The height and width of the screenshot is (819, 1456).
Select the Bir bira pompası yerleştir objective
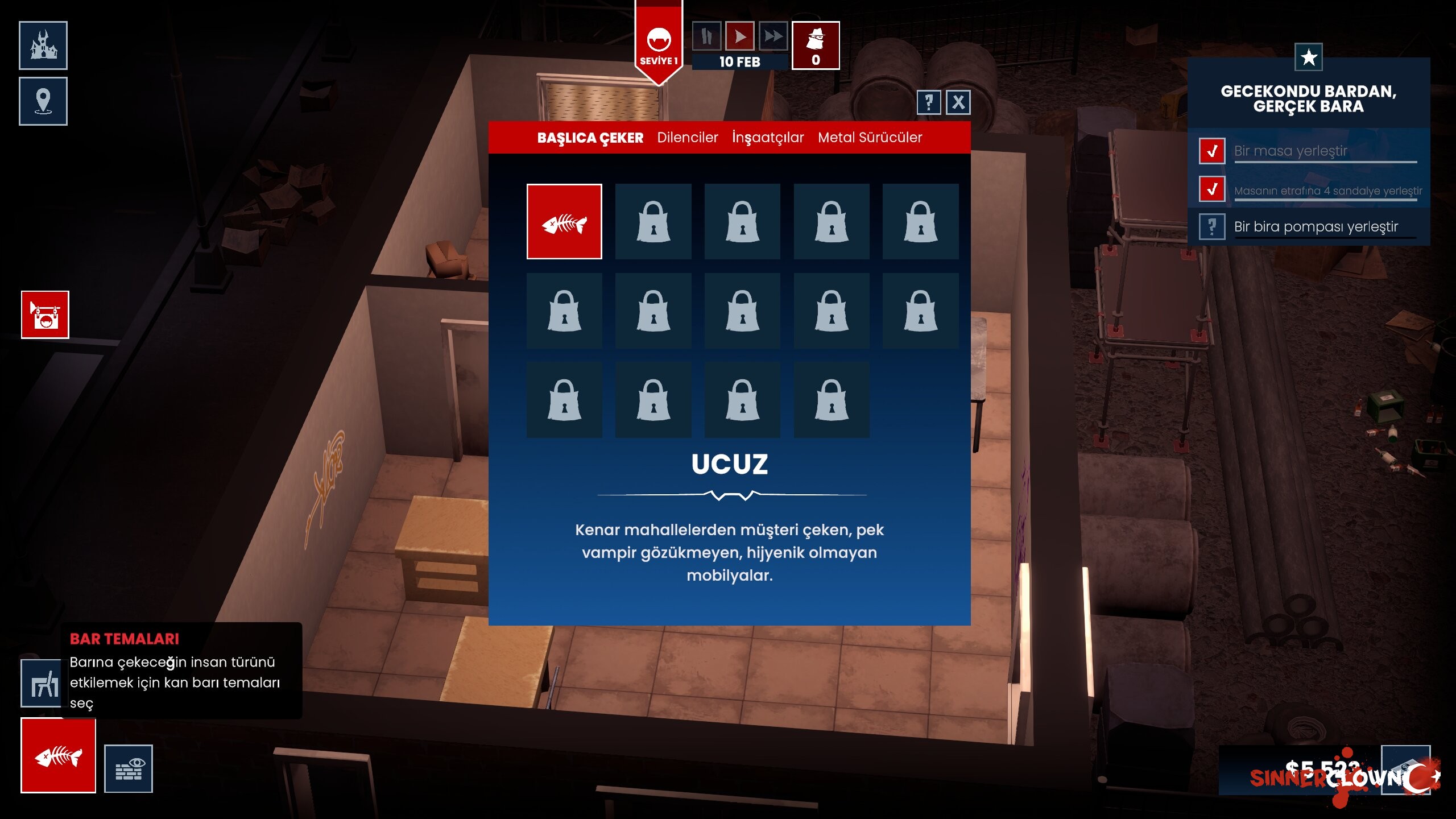coord(1316,227)
